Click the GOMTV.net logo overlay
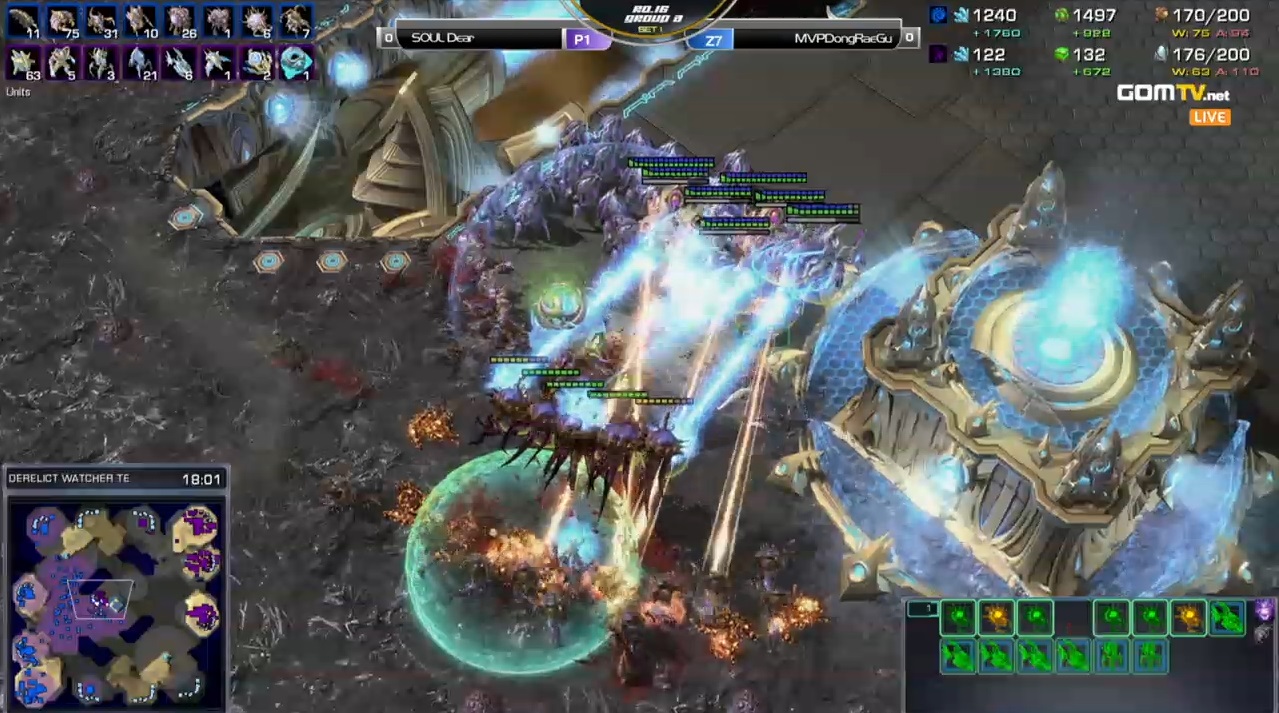The height and width of the screenshot is (713, 1279). (x=1173, y=93)
